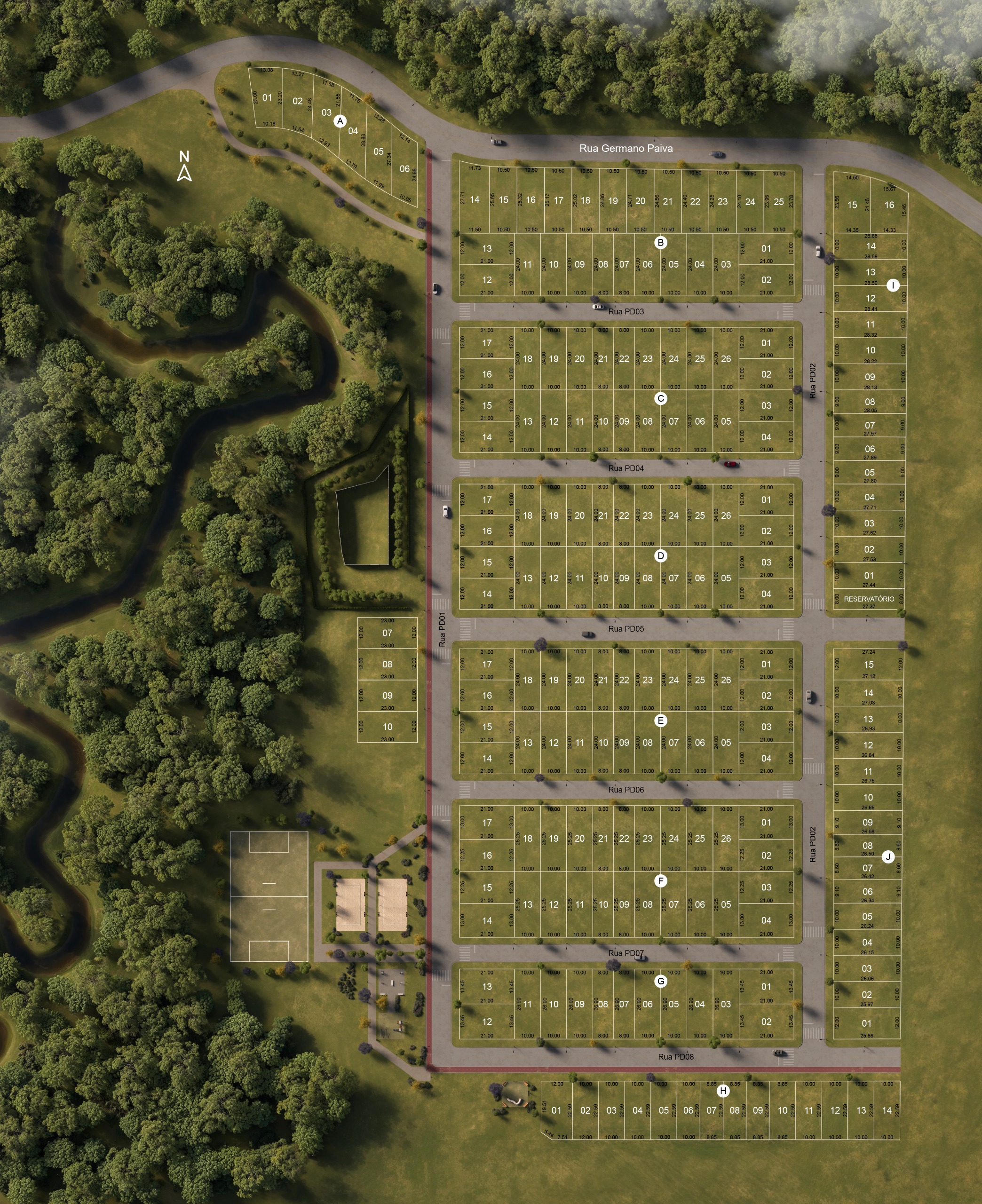Select the block G marker
This screenshot has width=982, height=1204.
660,981
